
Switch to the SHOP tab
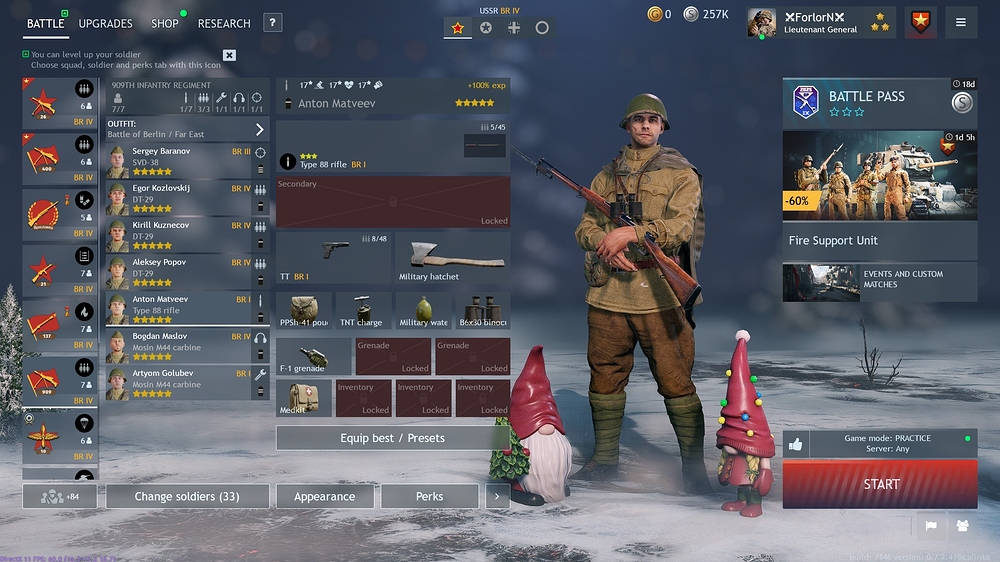point(164,23)
